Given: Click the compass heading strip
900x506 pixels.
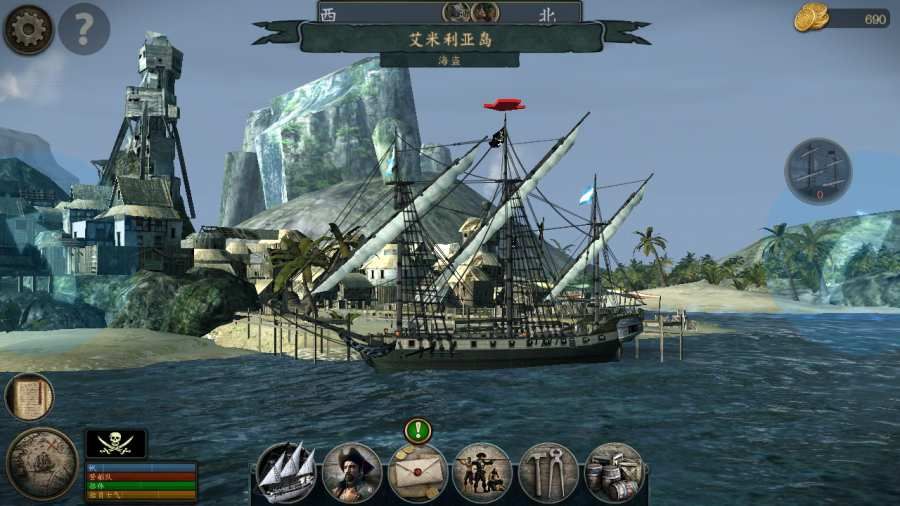Looking at the screenshot, I should (x=450, y=12).
